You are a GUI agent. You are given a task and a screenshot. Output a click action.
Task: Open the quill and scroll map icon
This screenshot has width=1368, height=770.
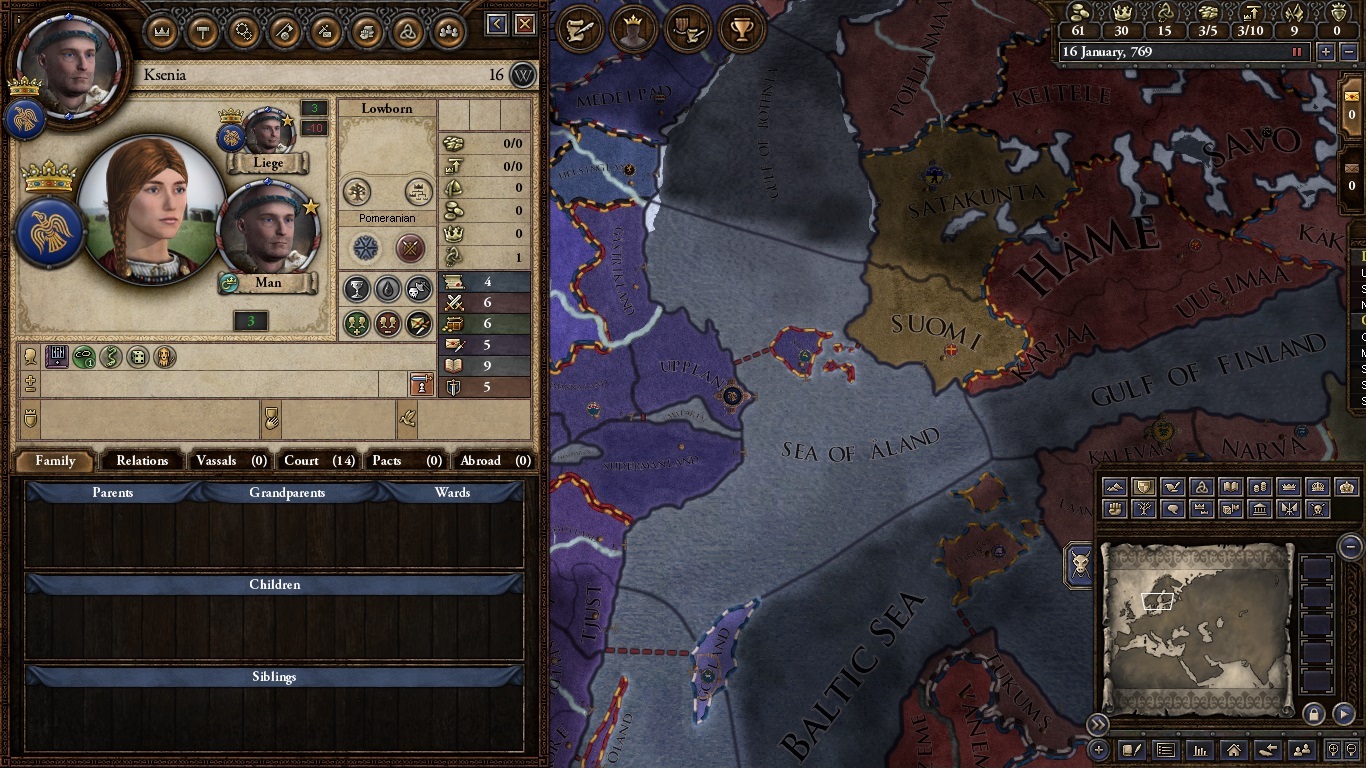[579, 29]
